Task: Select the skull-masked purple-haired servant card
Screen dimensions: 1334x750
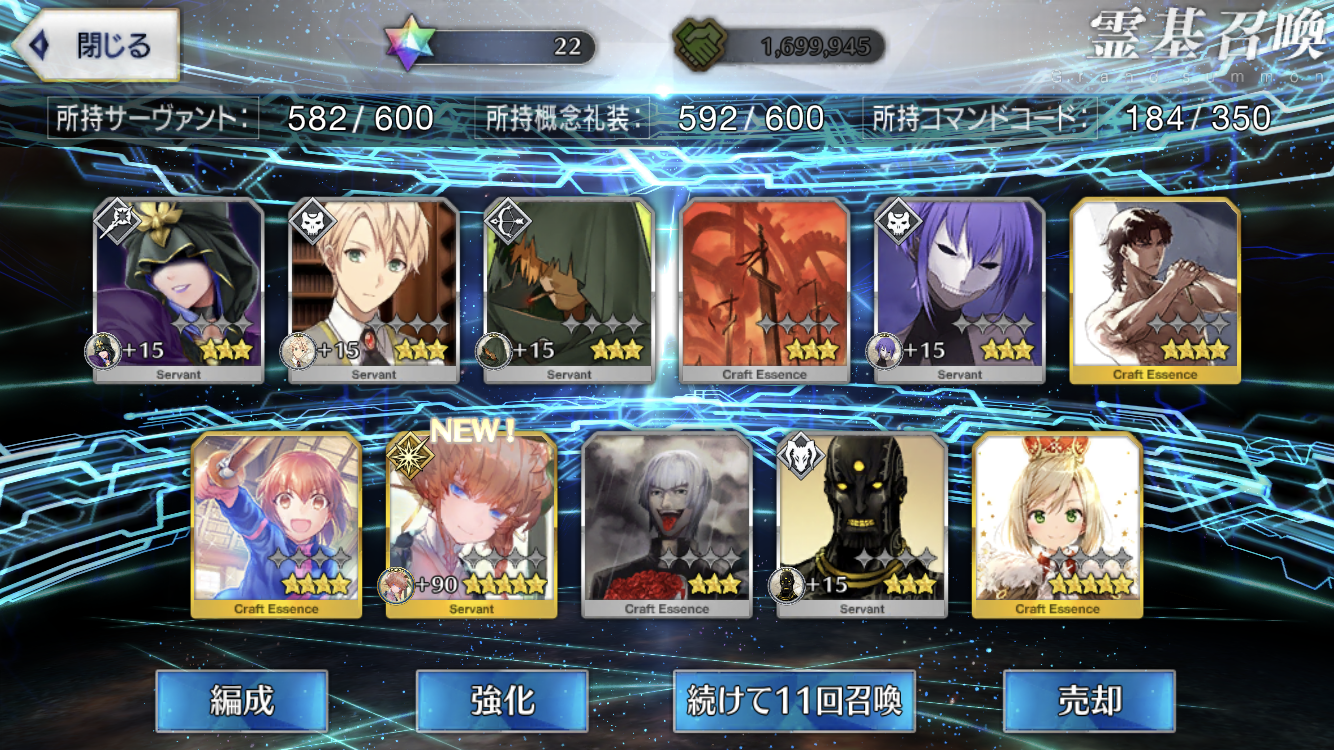Action: coord(959,290)
